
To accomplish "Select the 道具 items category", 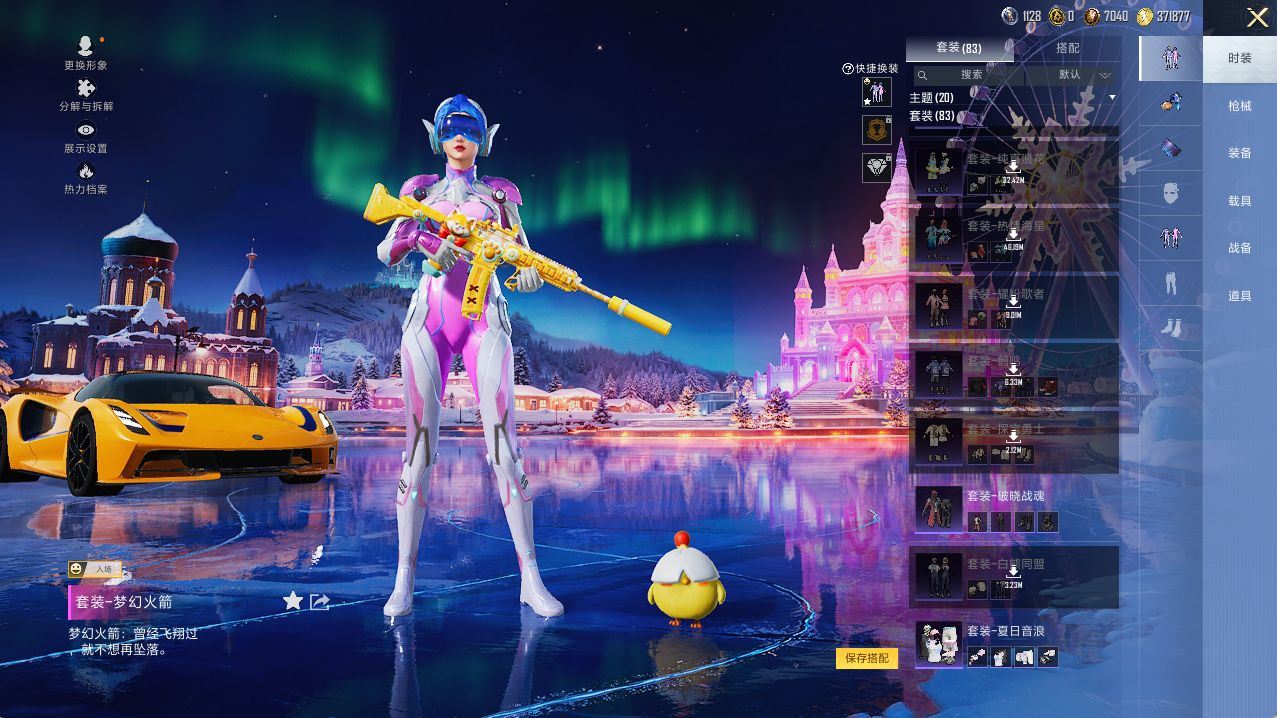I will pyautogui.click(x=1240, y=296).
